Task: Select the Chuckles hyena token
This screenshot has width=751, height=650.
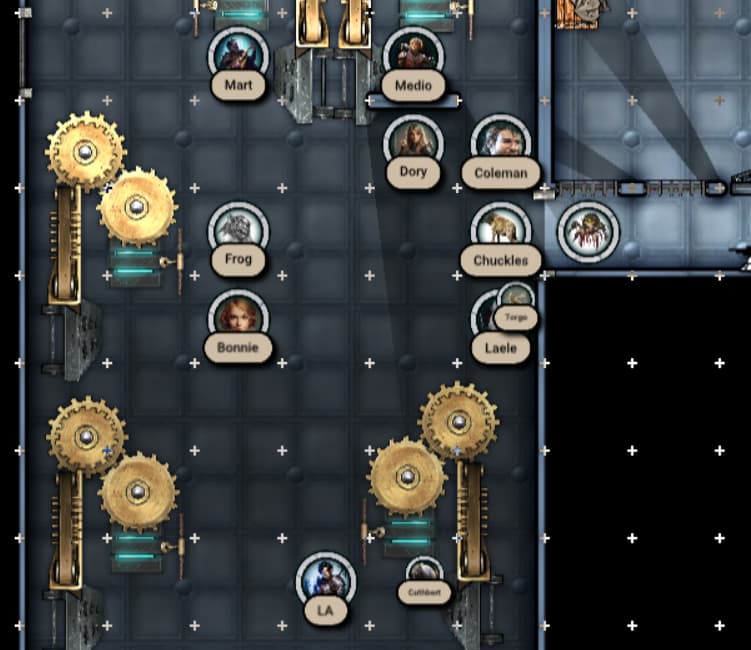Action: click(x=500, y=230)
